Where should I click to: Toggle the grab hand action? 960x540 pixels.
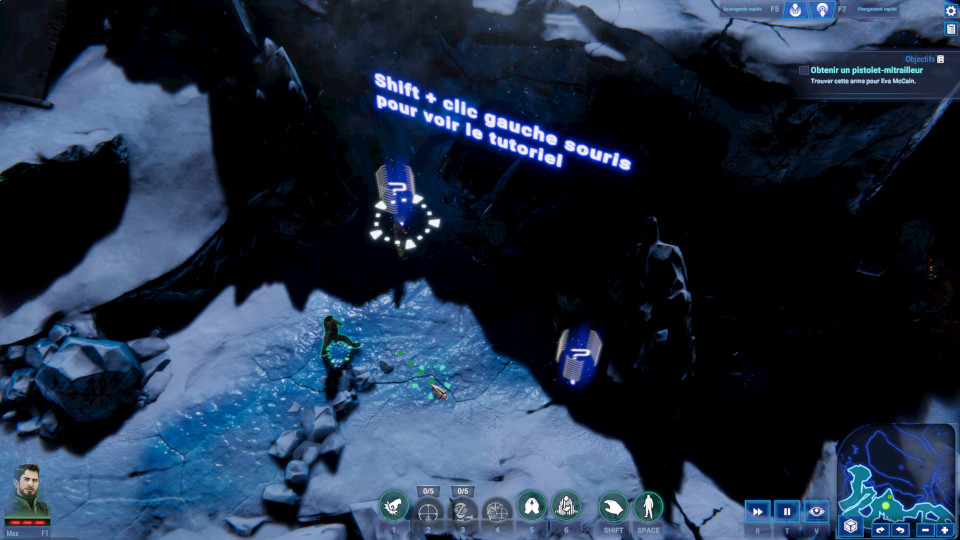[613, 506]
